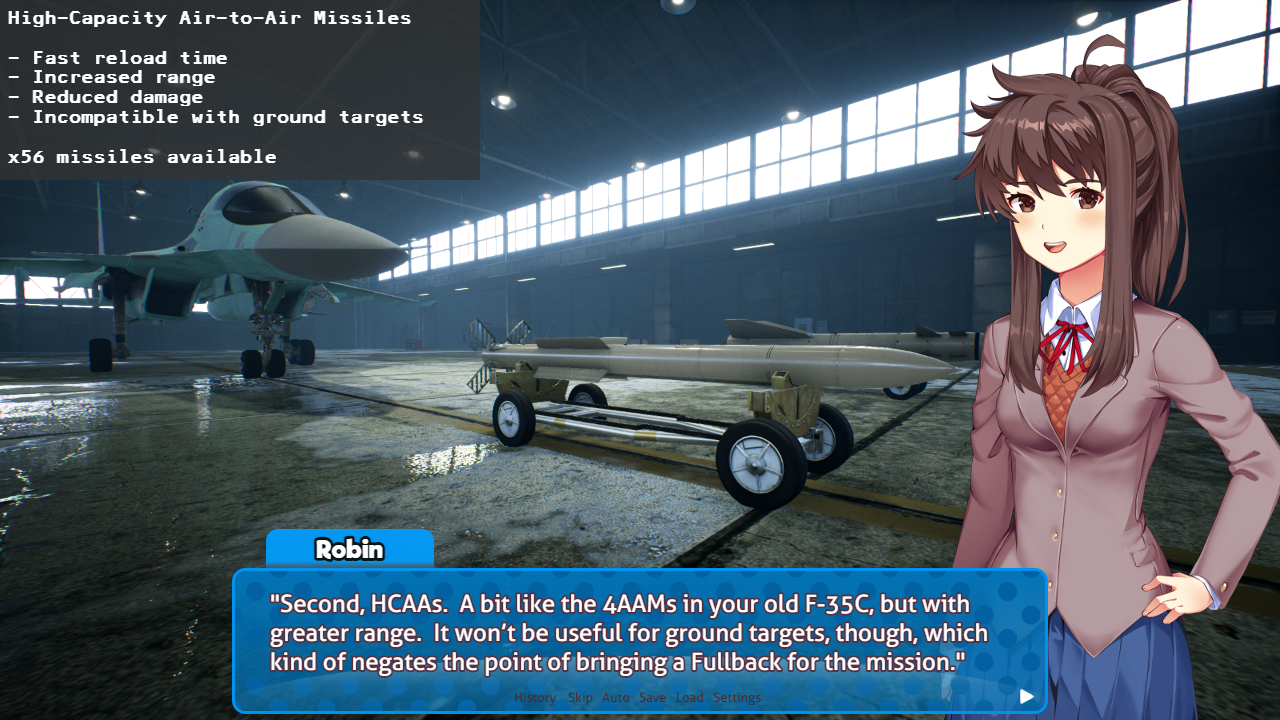Screen dimensions: 1280x720
Task: Select the 'x56 missiles available' counter text
Action: click(x=143, y=156)
